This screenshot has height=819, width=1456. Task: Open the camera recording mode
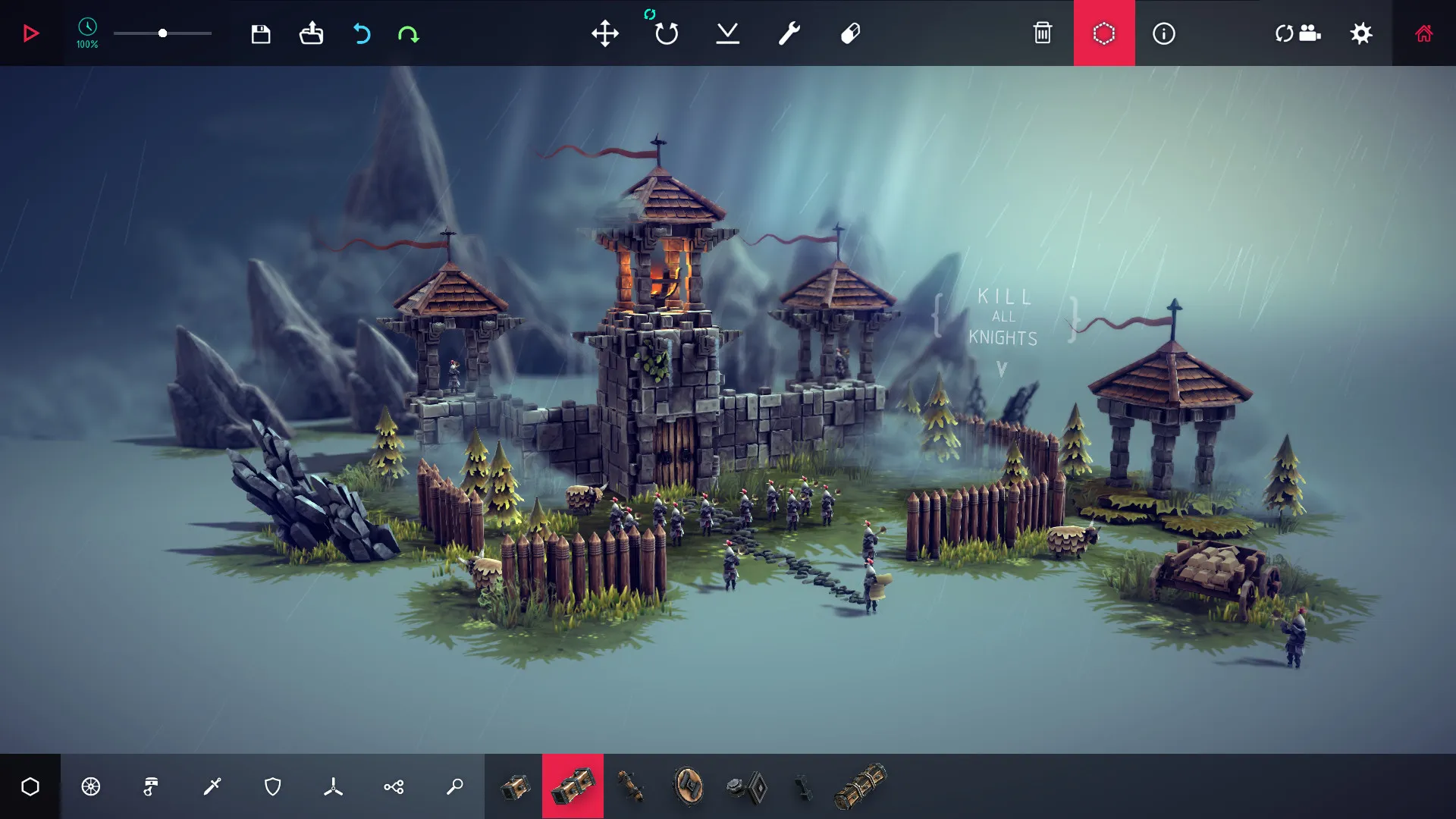pyautogui.click(x=1298, y=33)
